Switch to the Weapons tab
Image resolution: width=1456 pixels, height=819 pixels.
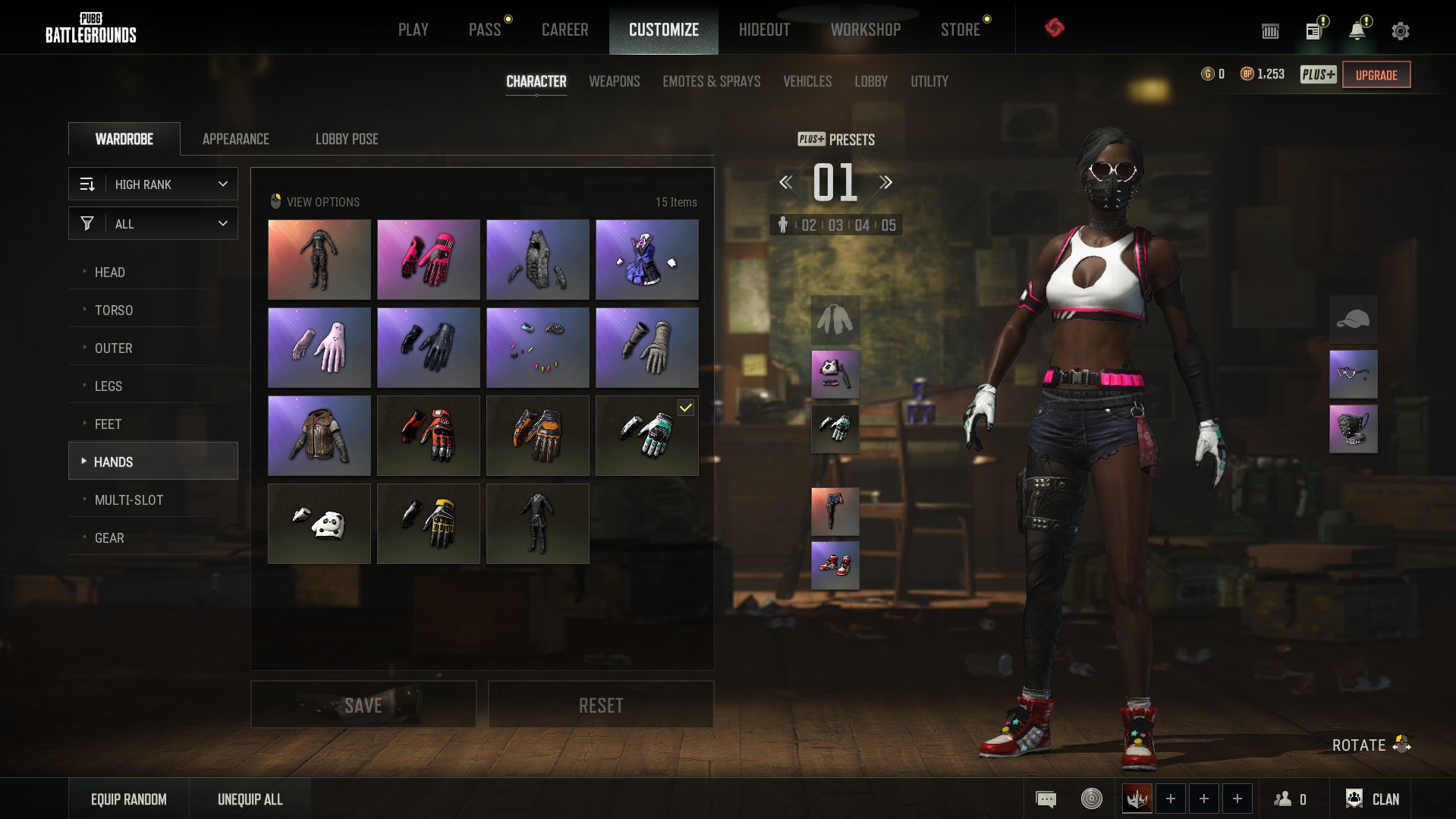pos(614,81)
